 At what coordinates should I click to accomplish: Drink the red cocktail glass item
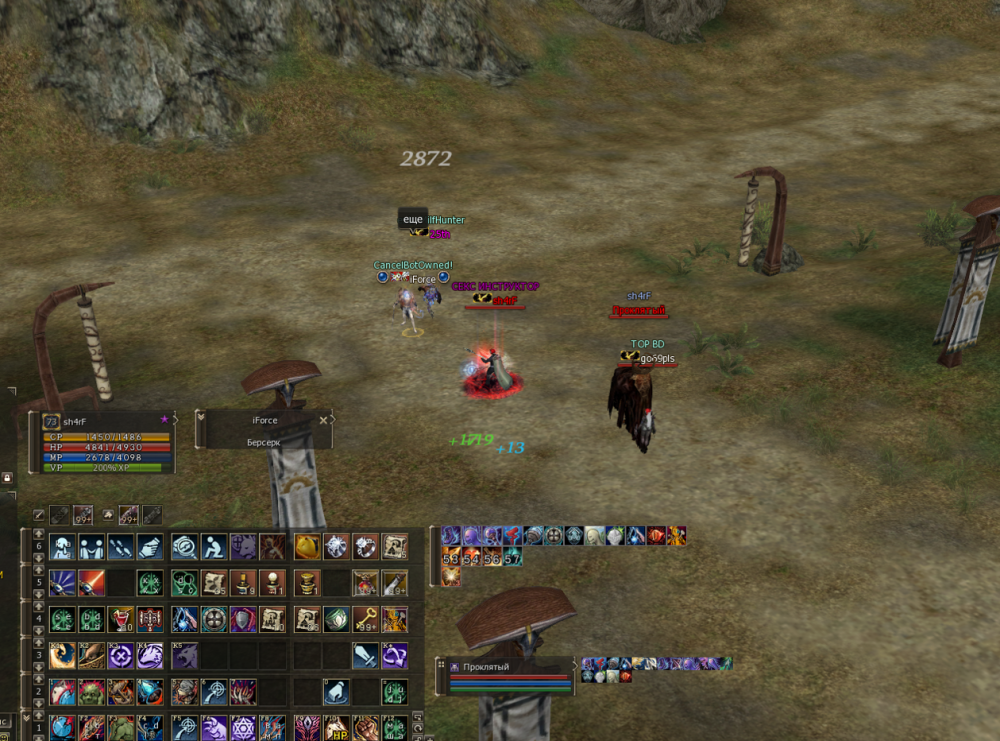tap(121, 620)
